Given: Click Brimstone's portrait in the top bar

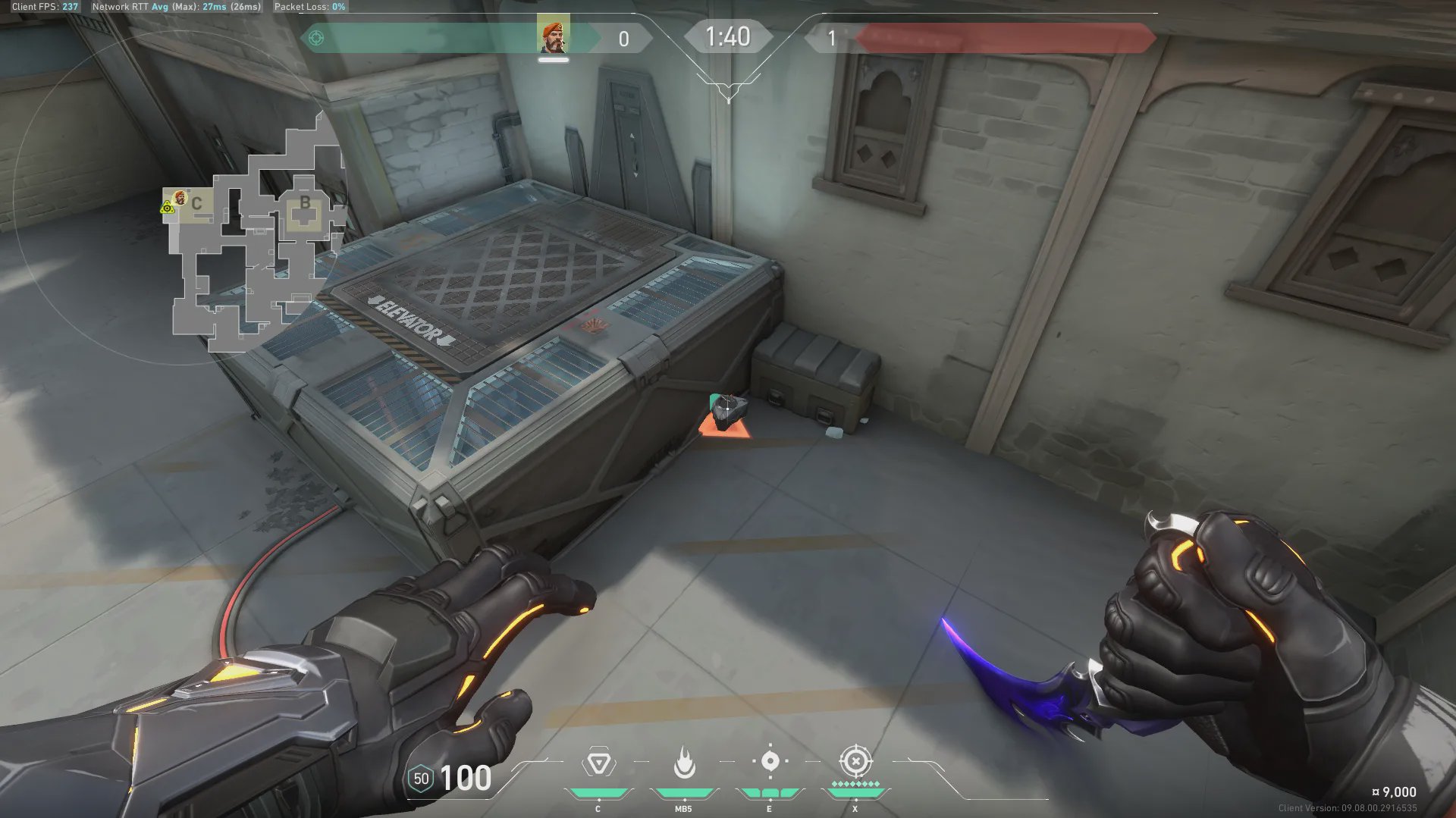Looking at the screenshot, I should click(x=553, y=38).
